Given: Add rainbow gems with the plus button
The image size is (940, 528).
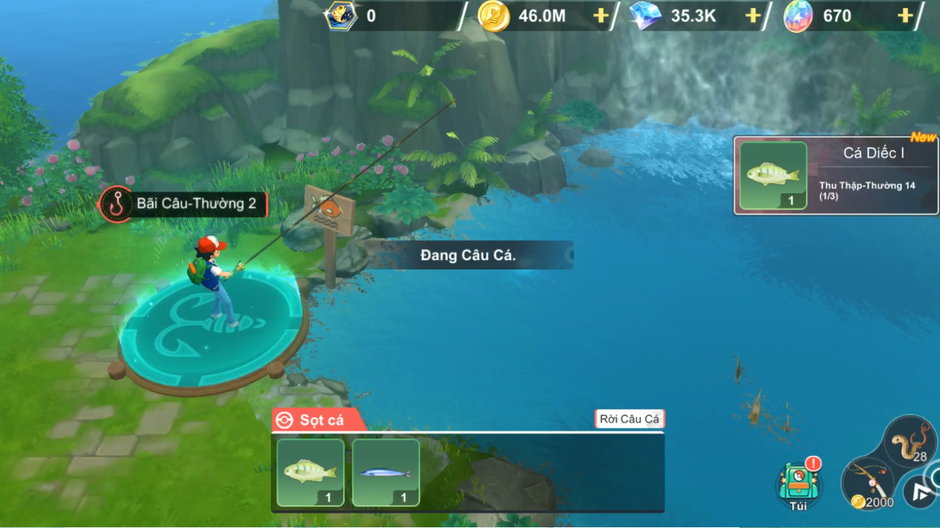Looking at the screenshot, I should point(905,16).
